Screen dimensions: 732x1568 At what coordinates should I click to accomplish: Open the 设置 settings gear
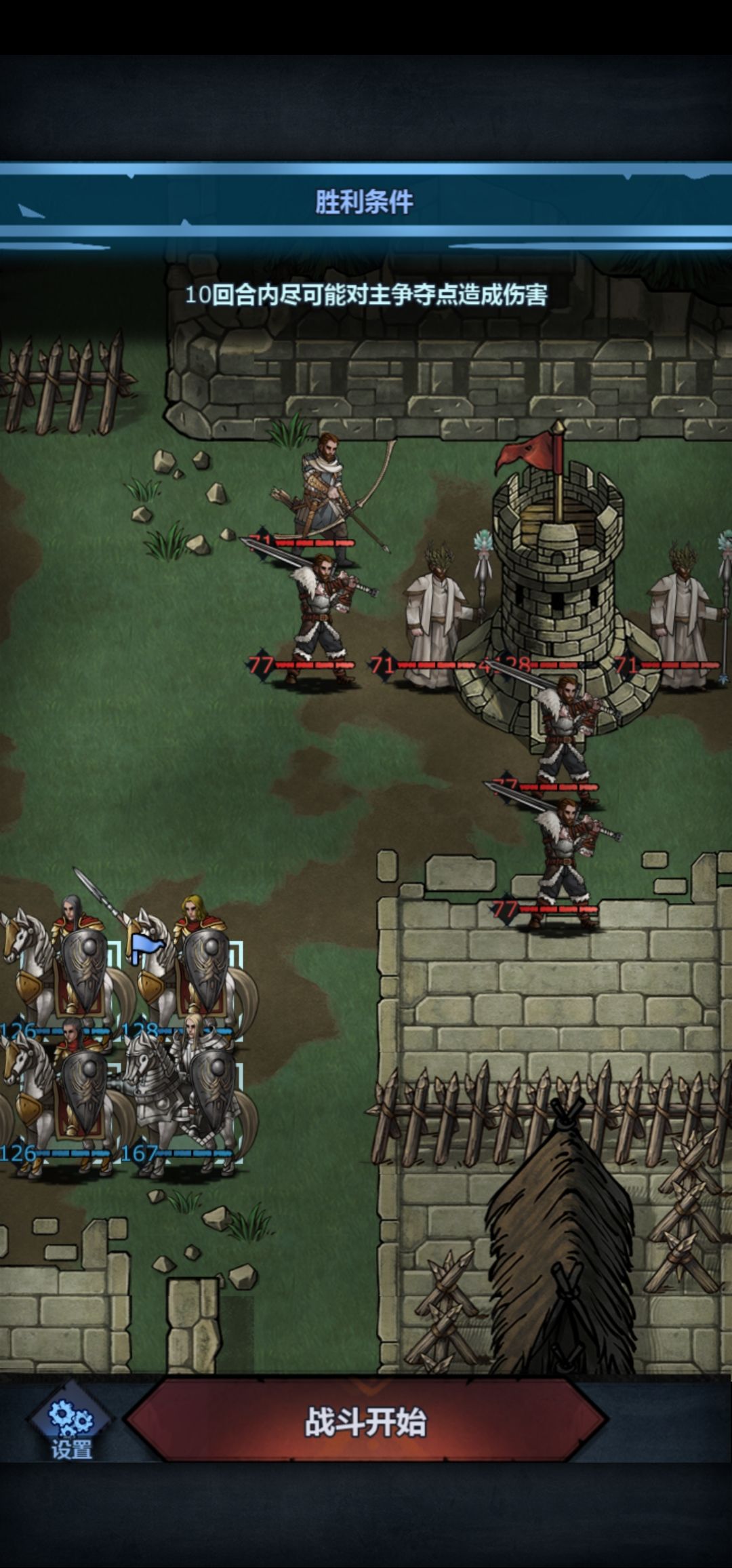point(71,1426)
